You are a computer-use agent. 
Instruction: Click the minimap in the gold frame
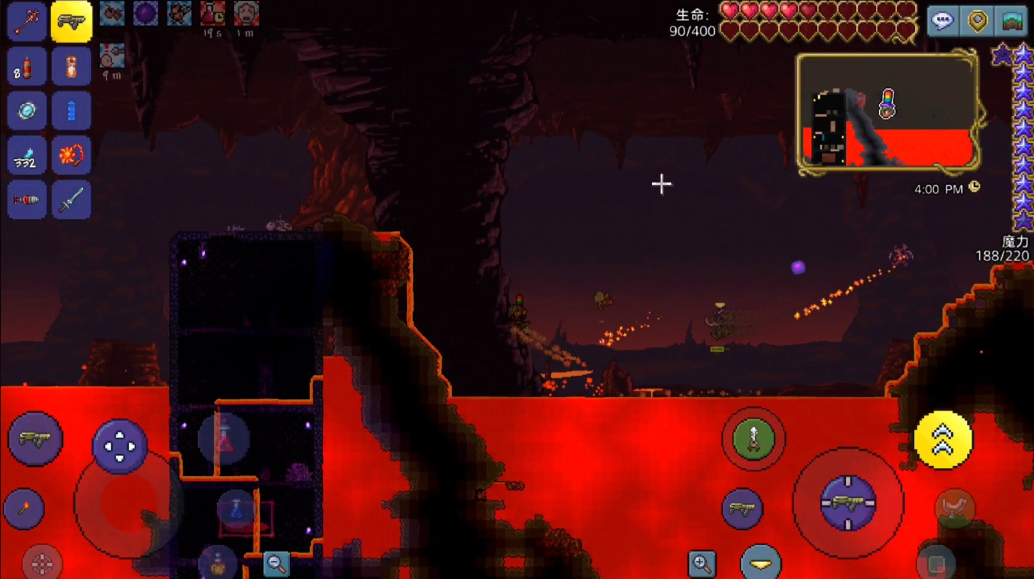coord(888,111)
